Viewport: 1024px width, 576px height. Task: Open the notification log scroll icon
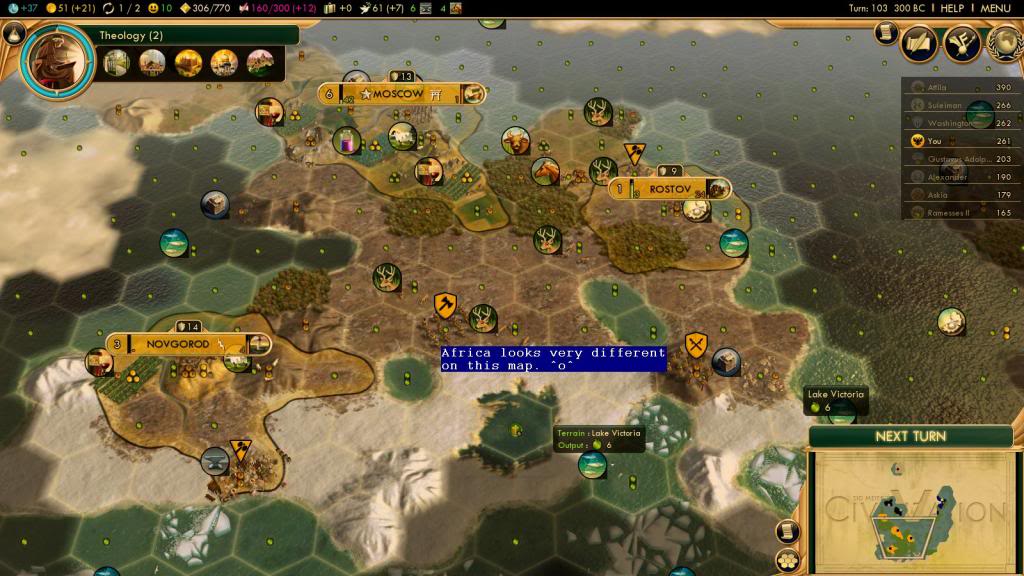[x=885, y=33]
